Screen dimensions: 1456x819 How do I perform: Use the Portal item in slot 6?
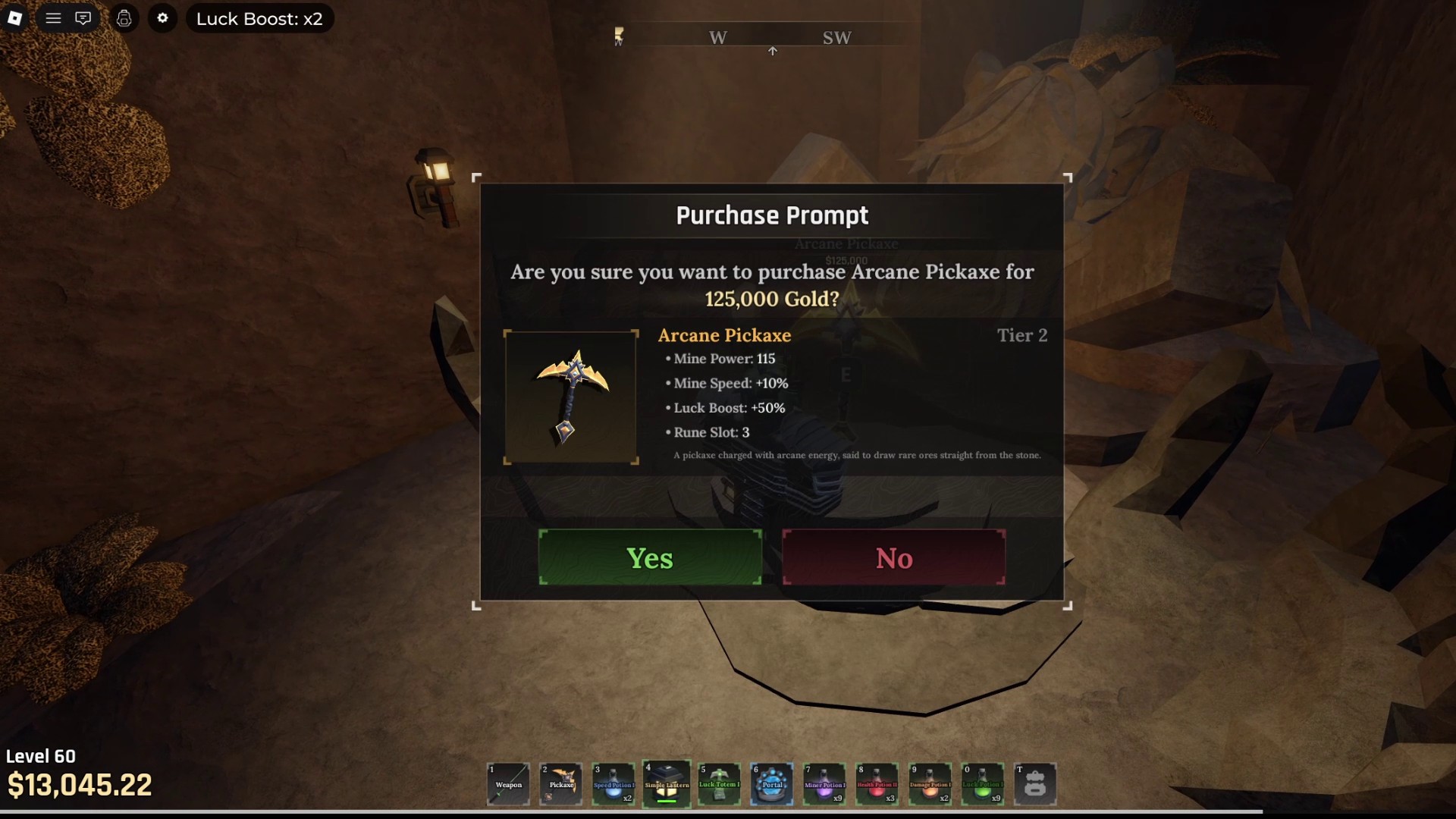pos(772,784)
